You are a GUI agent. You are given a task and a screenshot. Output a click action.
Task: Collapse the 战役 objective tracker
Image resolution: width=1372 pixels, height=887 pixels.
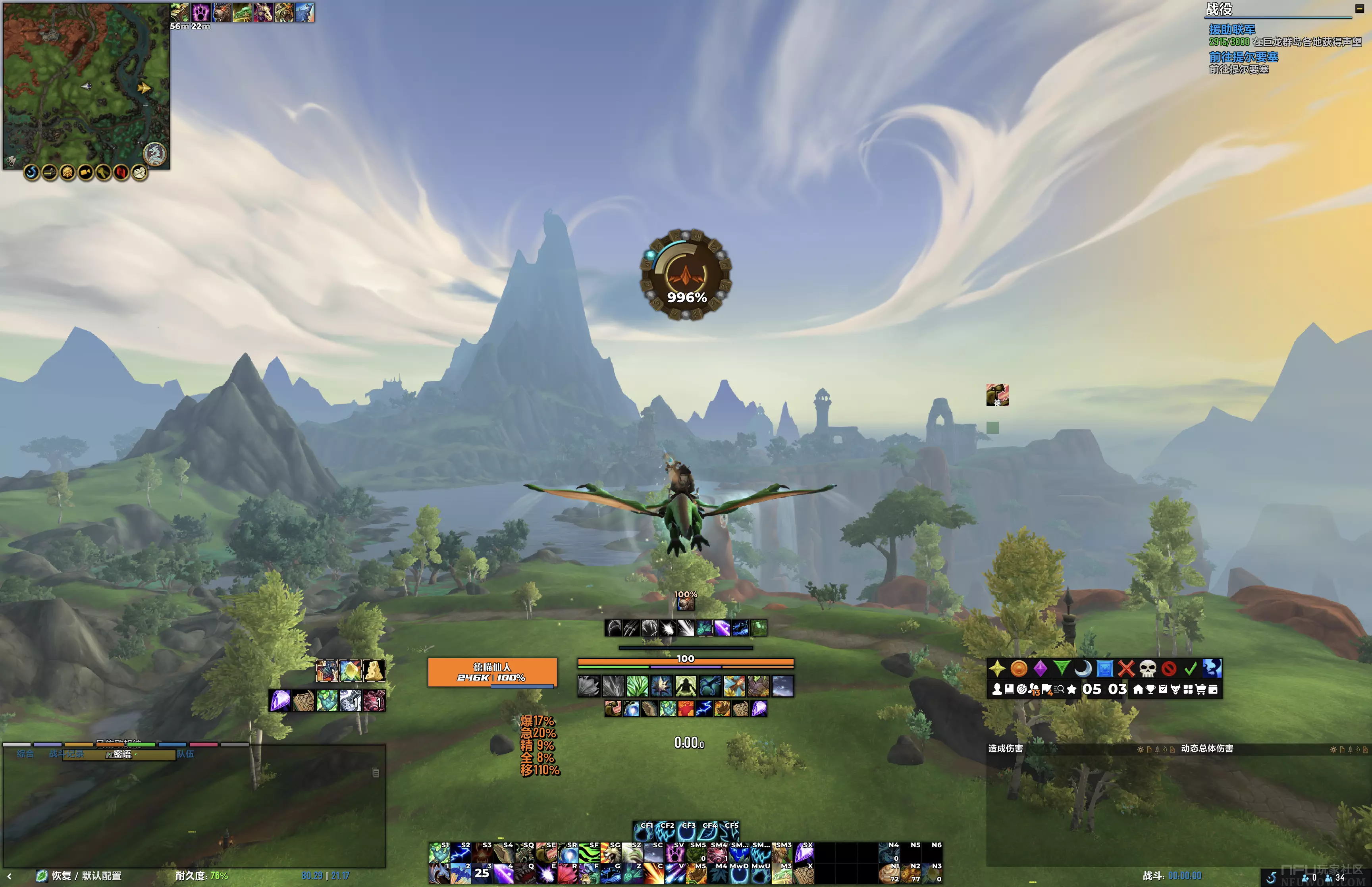pyautogui.click(x=1359, y=9)
